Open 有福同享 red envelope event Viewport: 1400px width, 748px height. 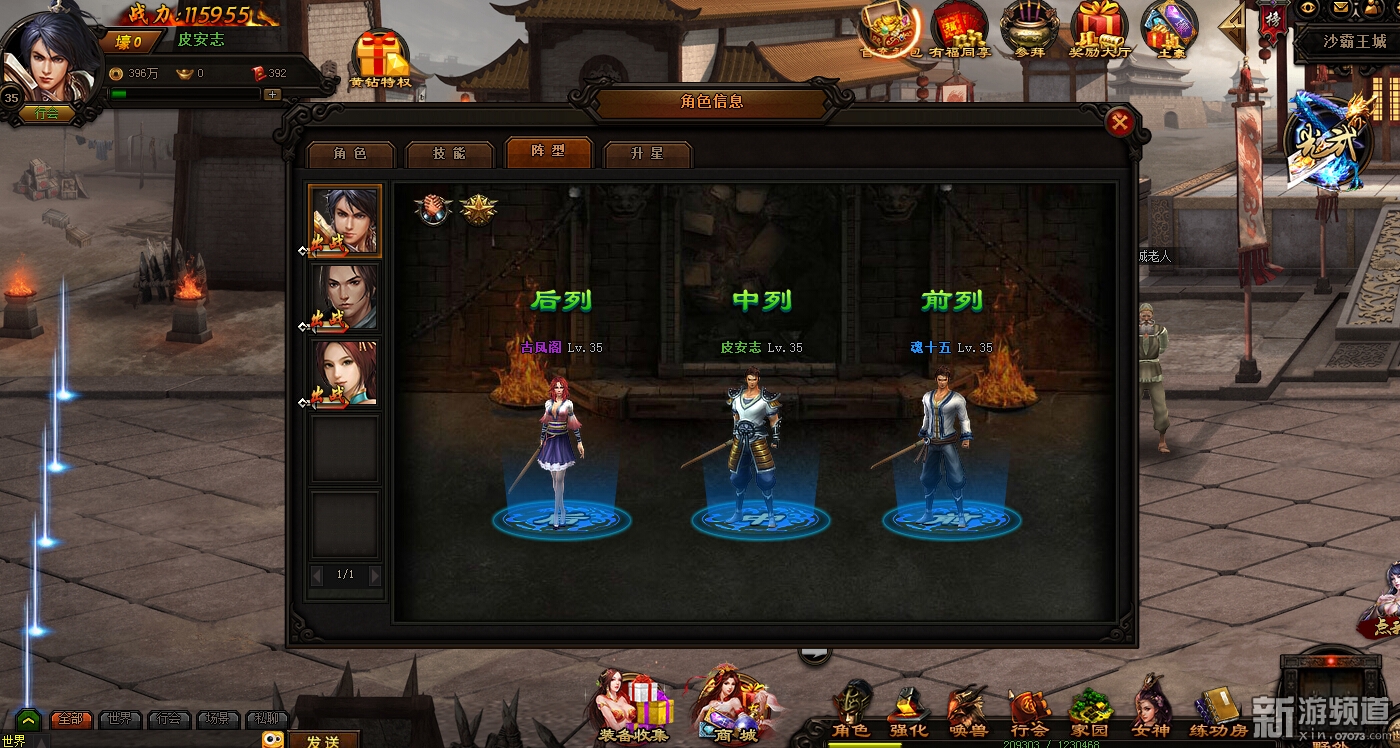(959, 28)
